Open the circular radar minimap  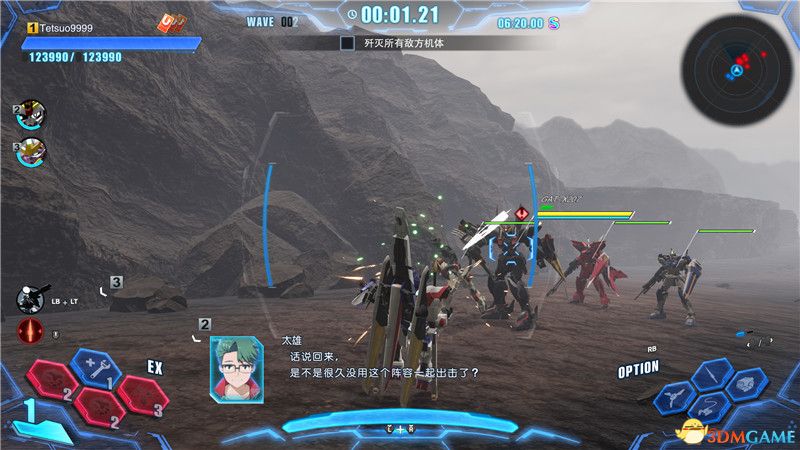pos(737,68)
